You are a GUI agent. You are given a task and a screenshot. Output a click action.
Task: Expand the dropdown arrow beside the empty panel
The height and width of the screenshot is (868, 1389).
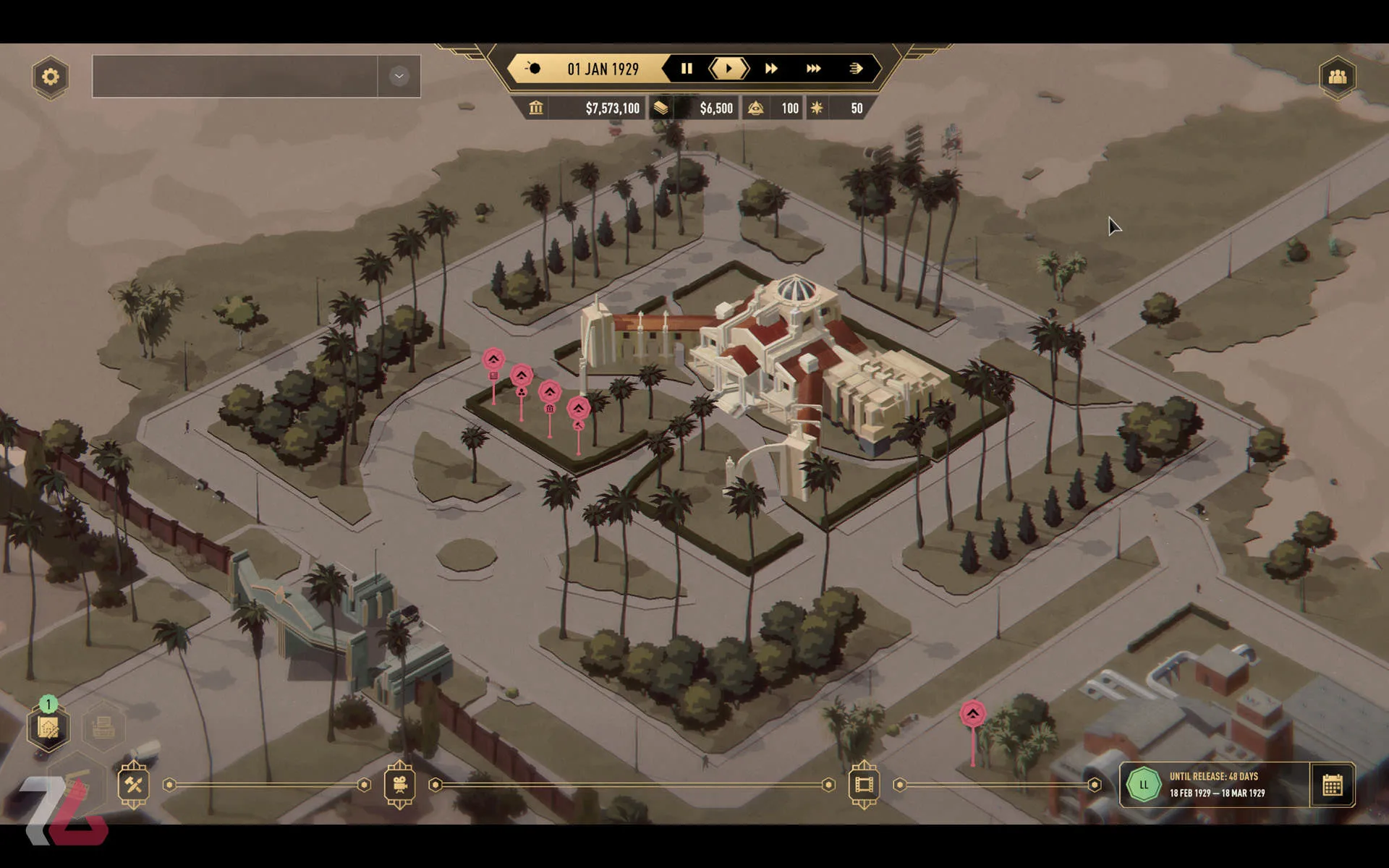tap(399, 76)
